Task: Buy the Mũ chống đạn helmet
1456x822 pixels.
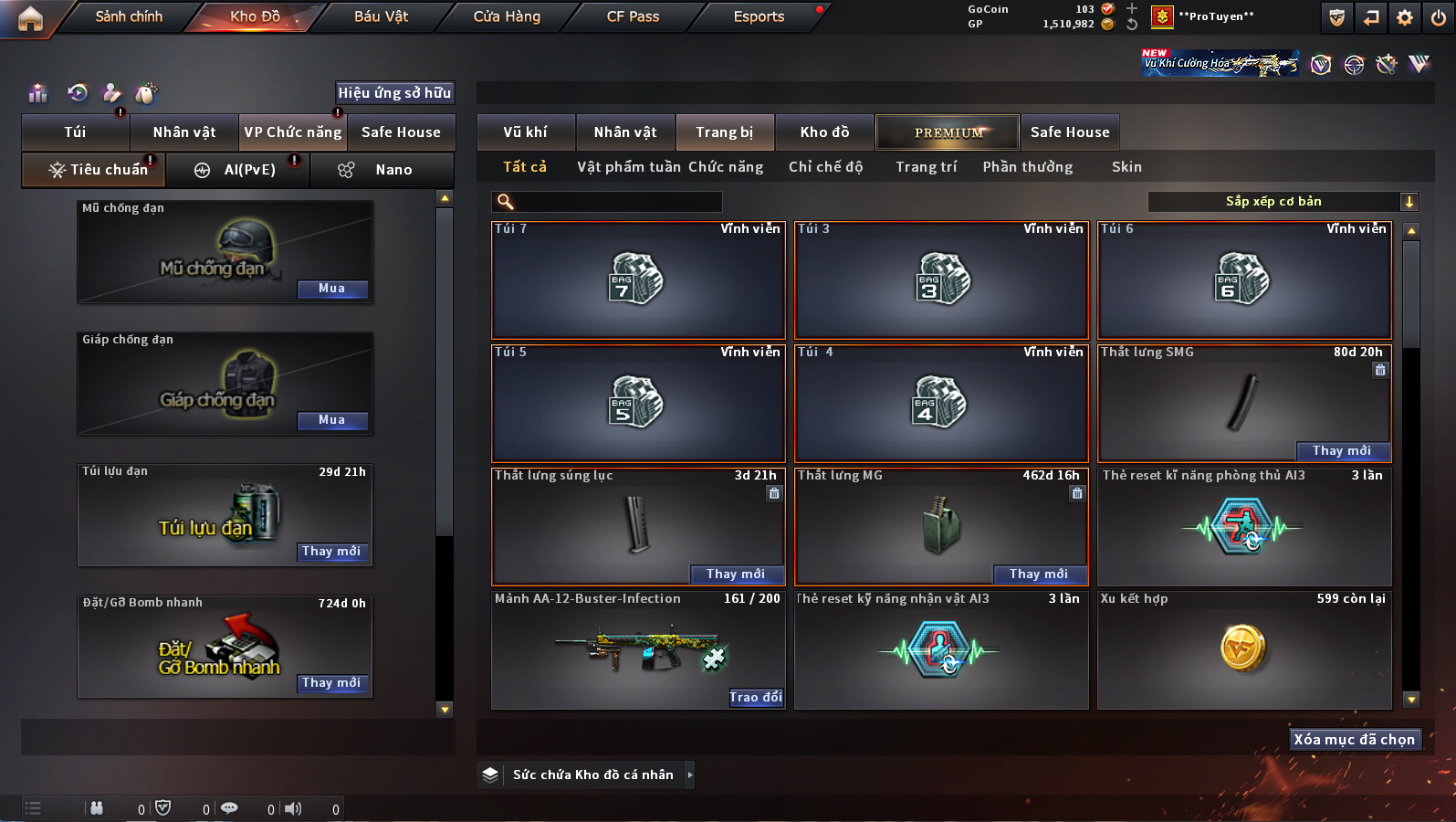Action: pos(332,289)
